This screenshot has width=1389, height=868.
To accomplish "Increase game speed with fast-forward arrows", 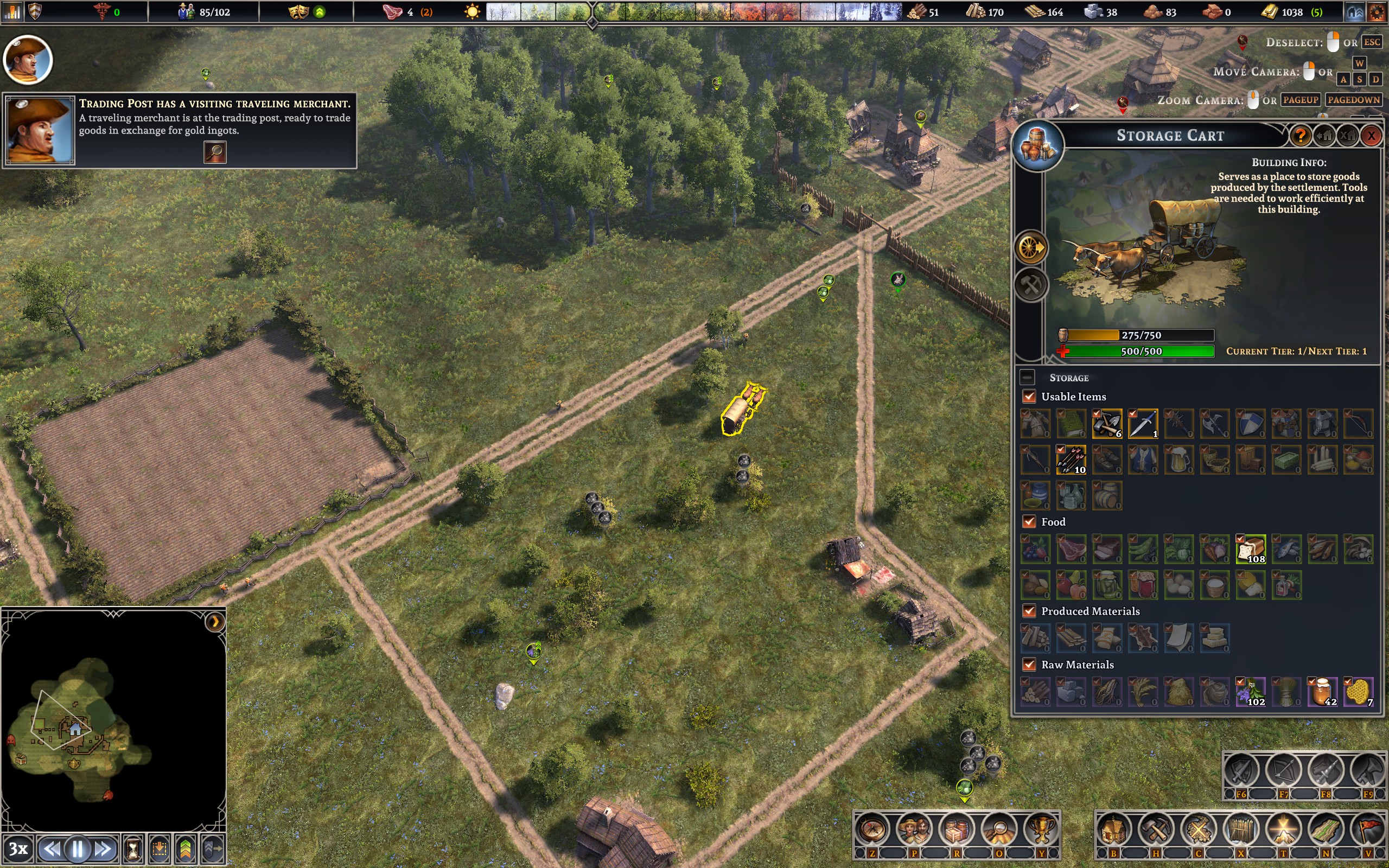I will tap(103, 849).
